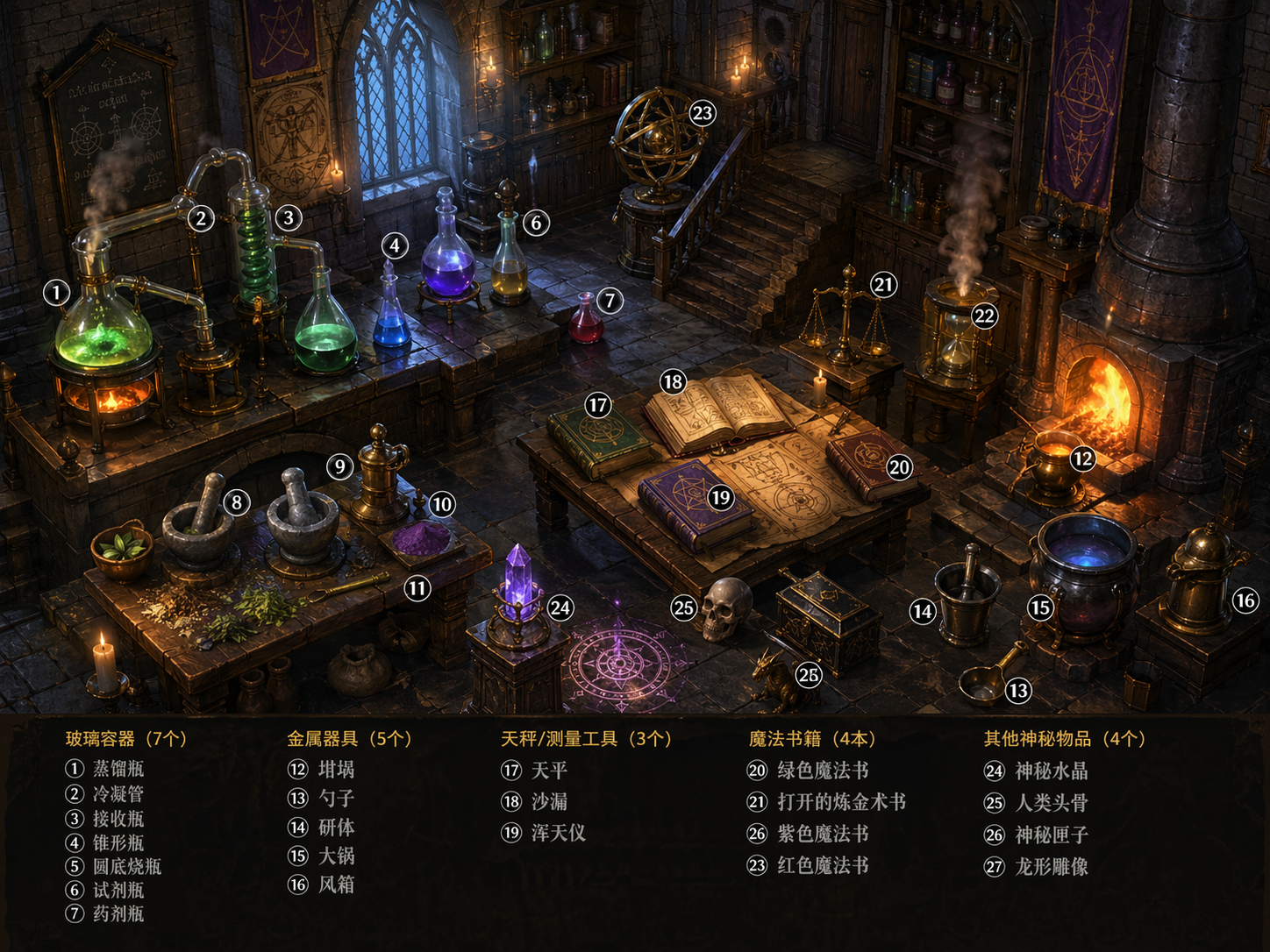Image resolution: width=1270 pixels, height=952 pixels.
Task: Pick the 红色魔法书 legend entry
Action: pos(823,865)
